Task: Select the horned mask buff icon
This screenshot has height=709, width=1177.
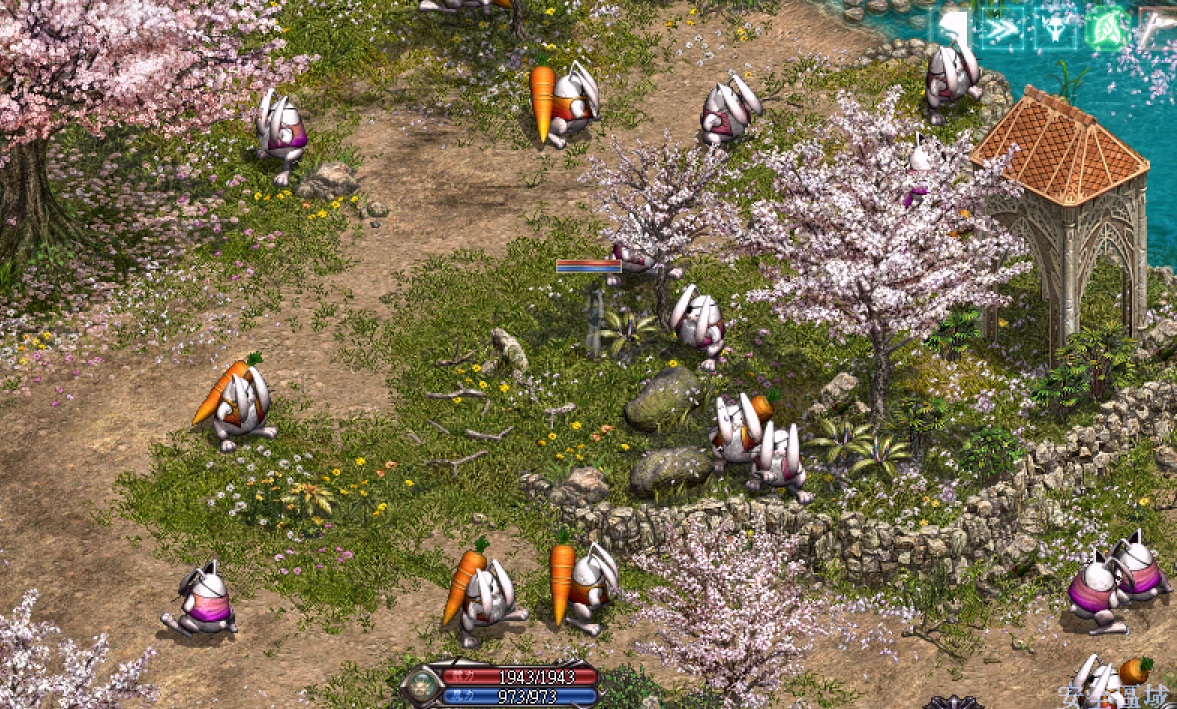Action: tap(1056, 28)
